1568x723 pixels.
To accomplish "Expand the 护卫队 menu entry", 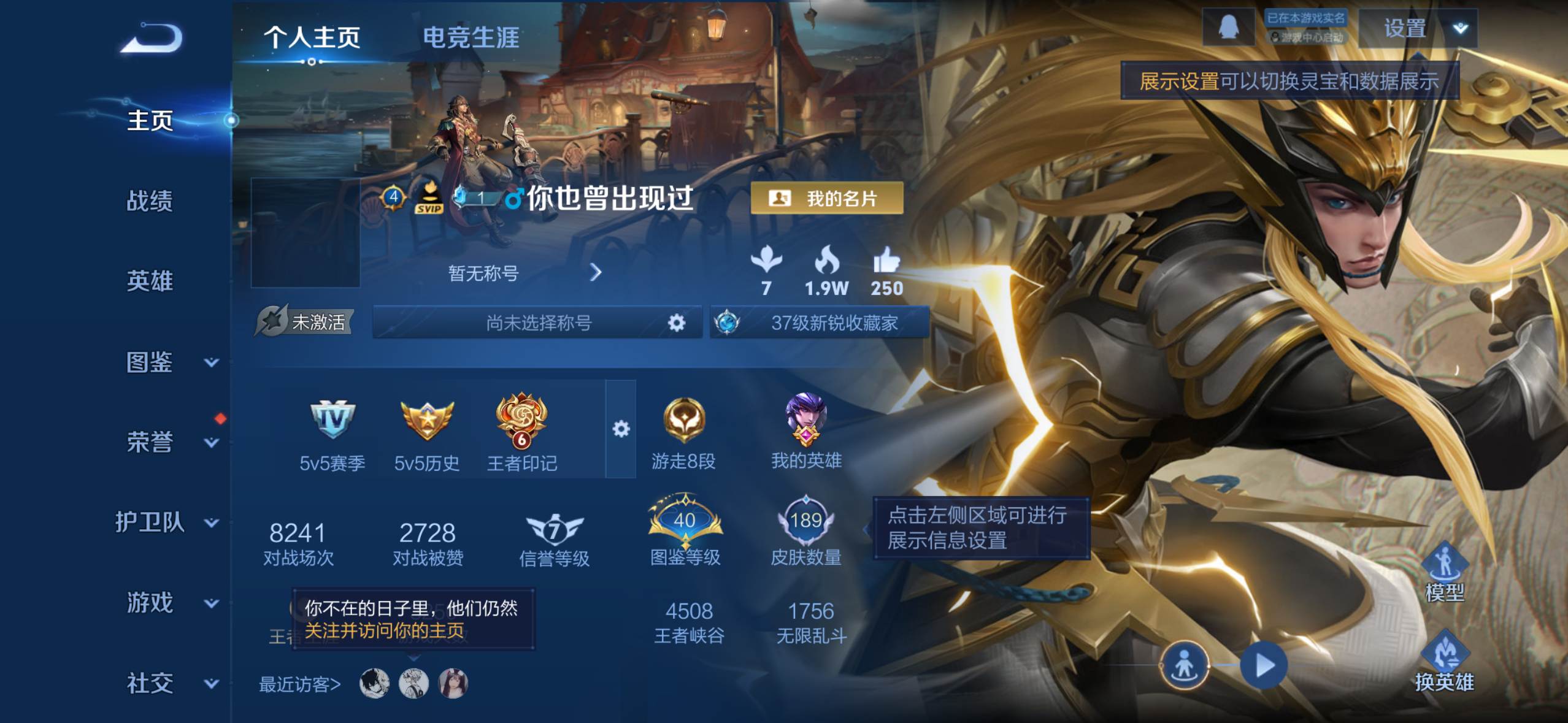I will (x=166, y=522).
